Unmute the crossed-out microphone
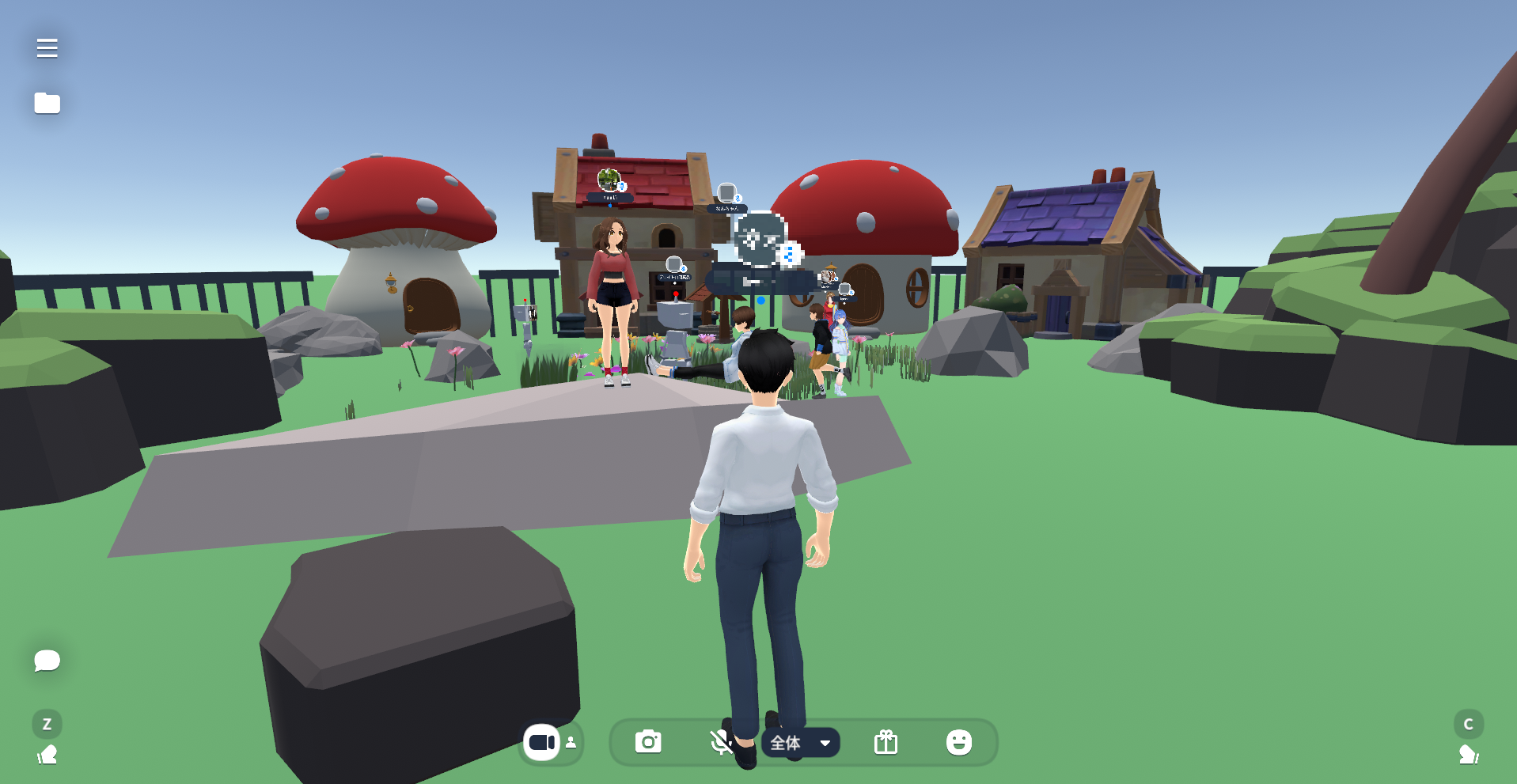The height and width of the screenshot is (784, 1517). (721, 742)
